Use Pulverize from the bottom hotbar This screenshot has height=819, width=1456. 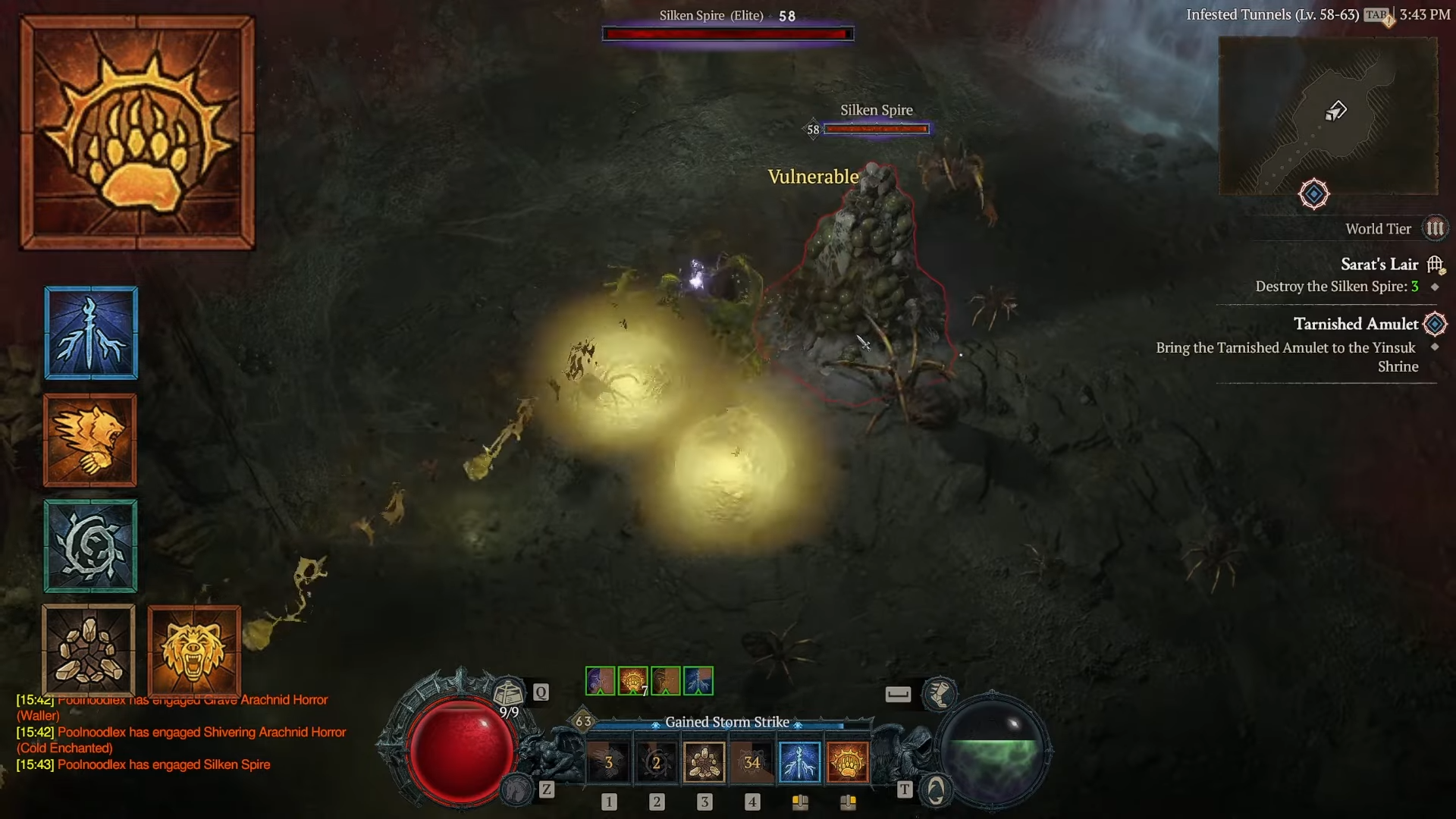(x=847, y=762)
